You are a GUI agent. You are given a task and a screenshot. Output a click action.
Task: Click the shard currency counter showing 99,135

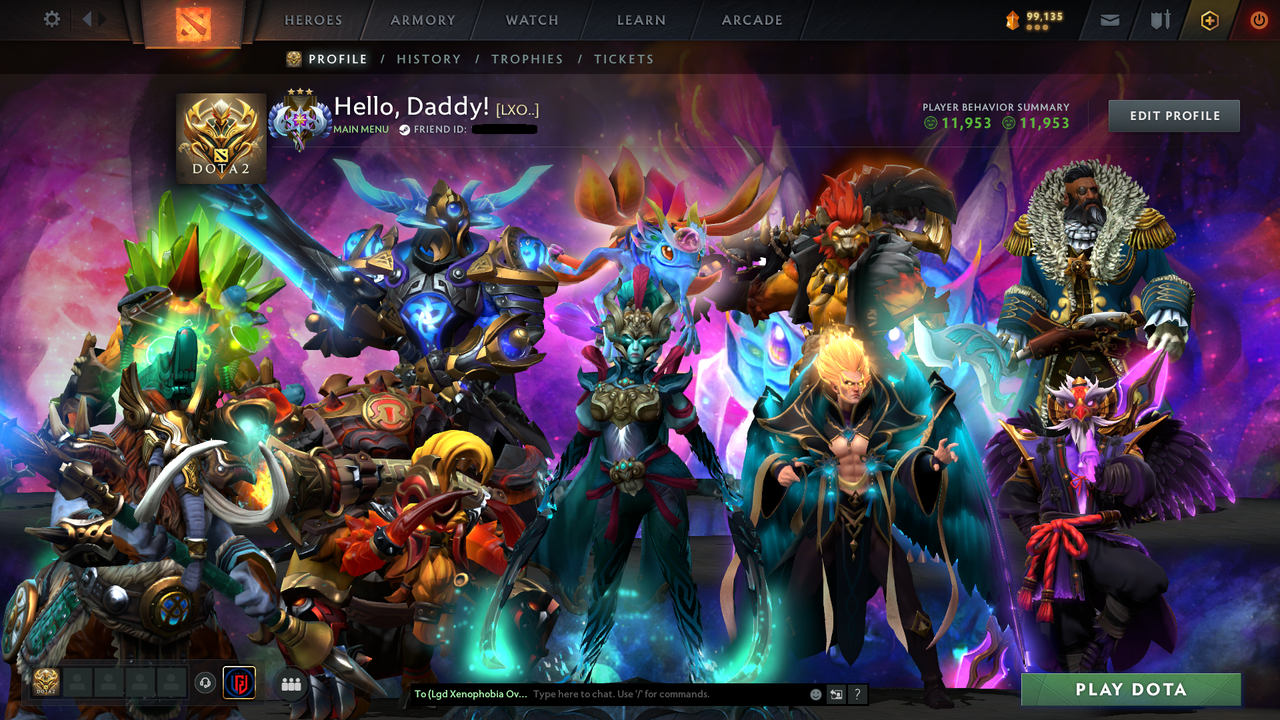(1030, 17)
